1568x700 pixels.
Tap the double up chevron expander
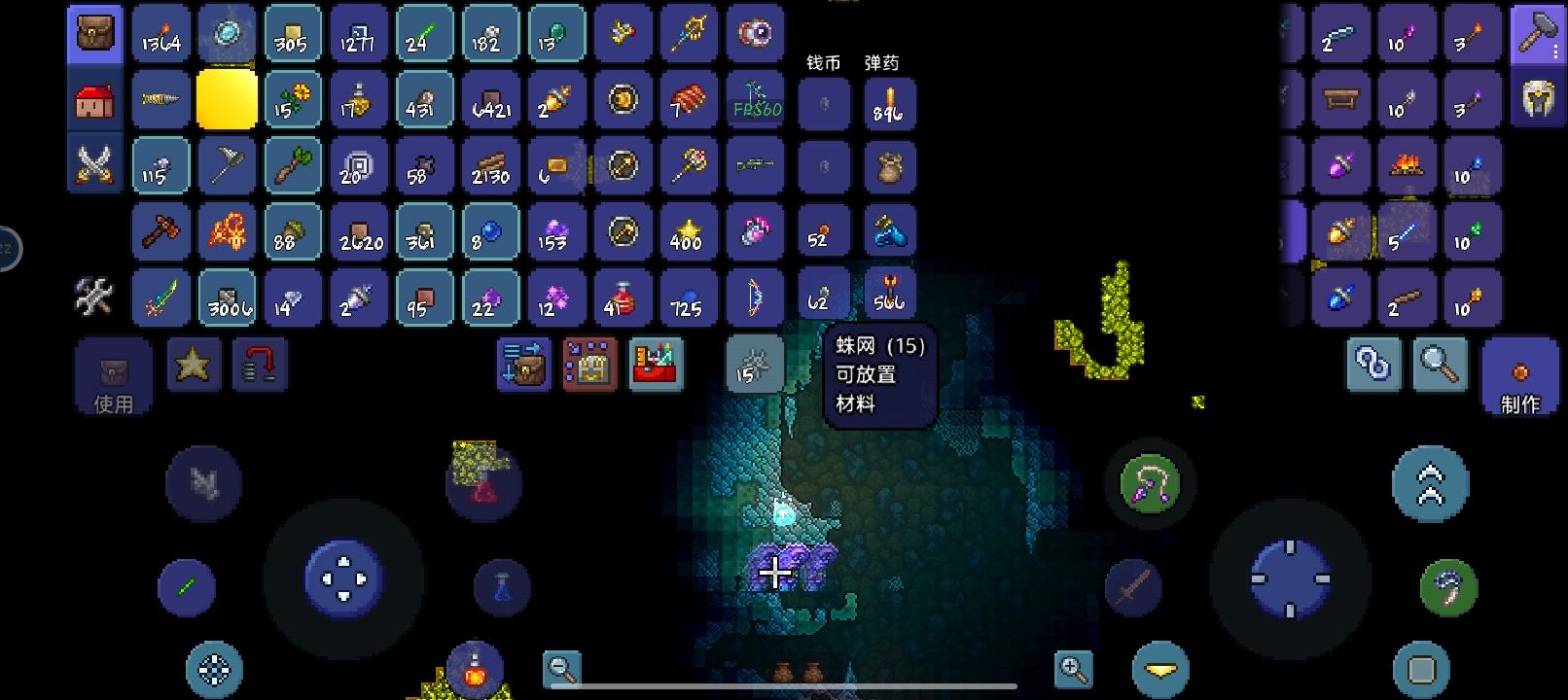1429,483
